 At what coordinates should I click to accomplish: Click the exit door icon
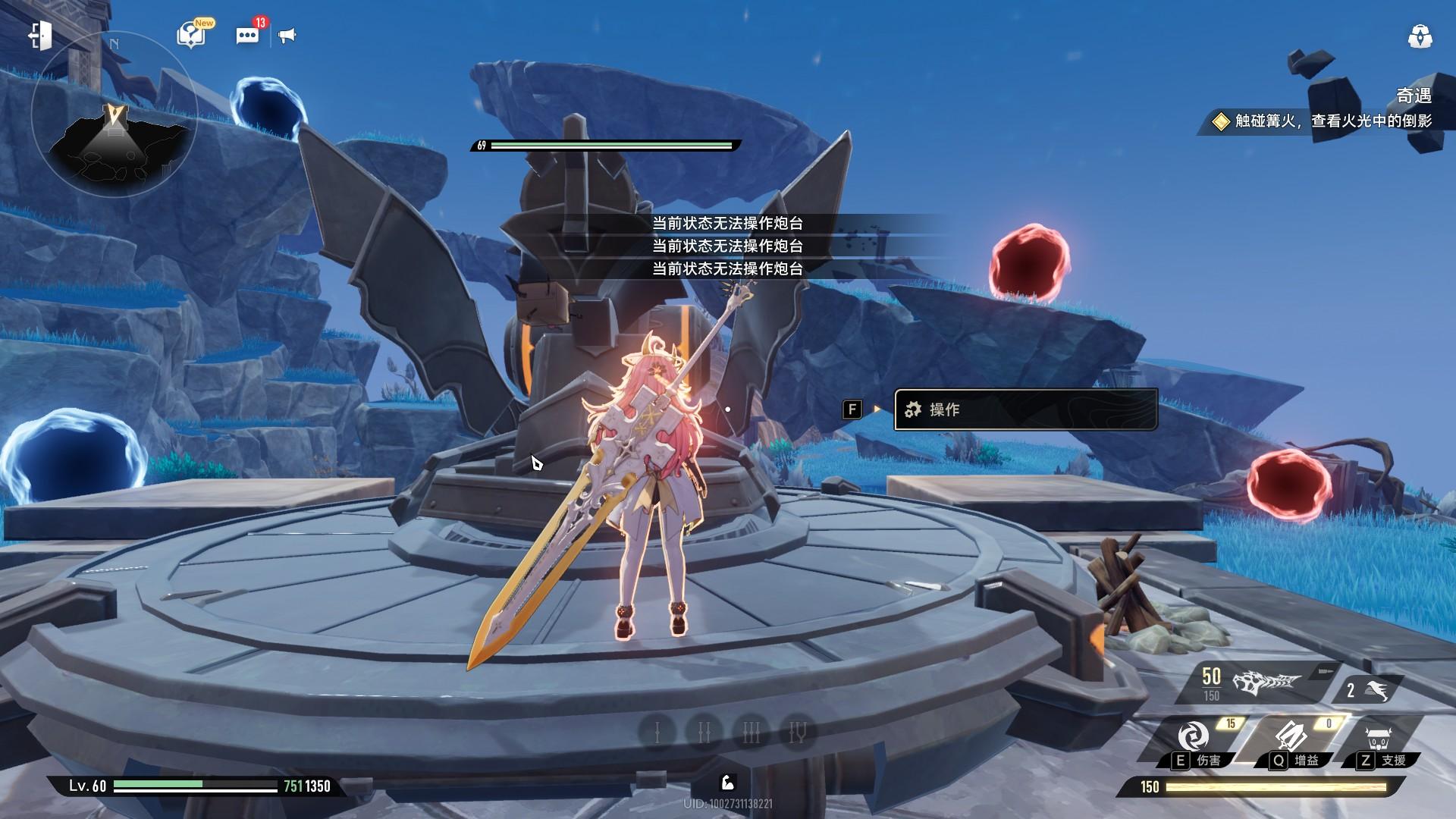(41, 35)
